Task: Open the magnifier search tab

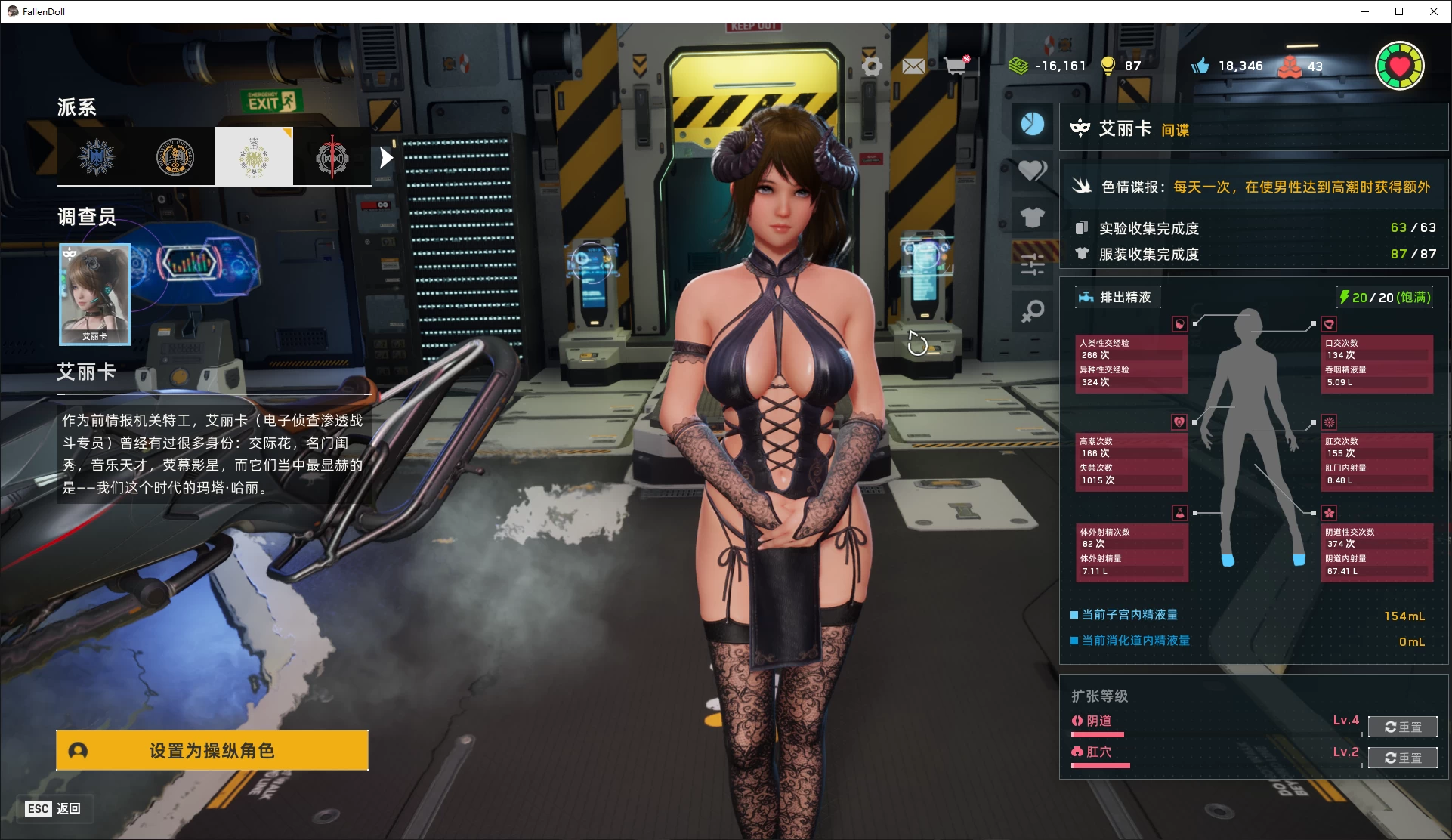Action: tap(1032, 310)
